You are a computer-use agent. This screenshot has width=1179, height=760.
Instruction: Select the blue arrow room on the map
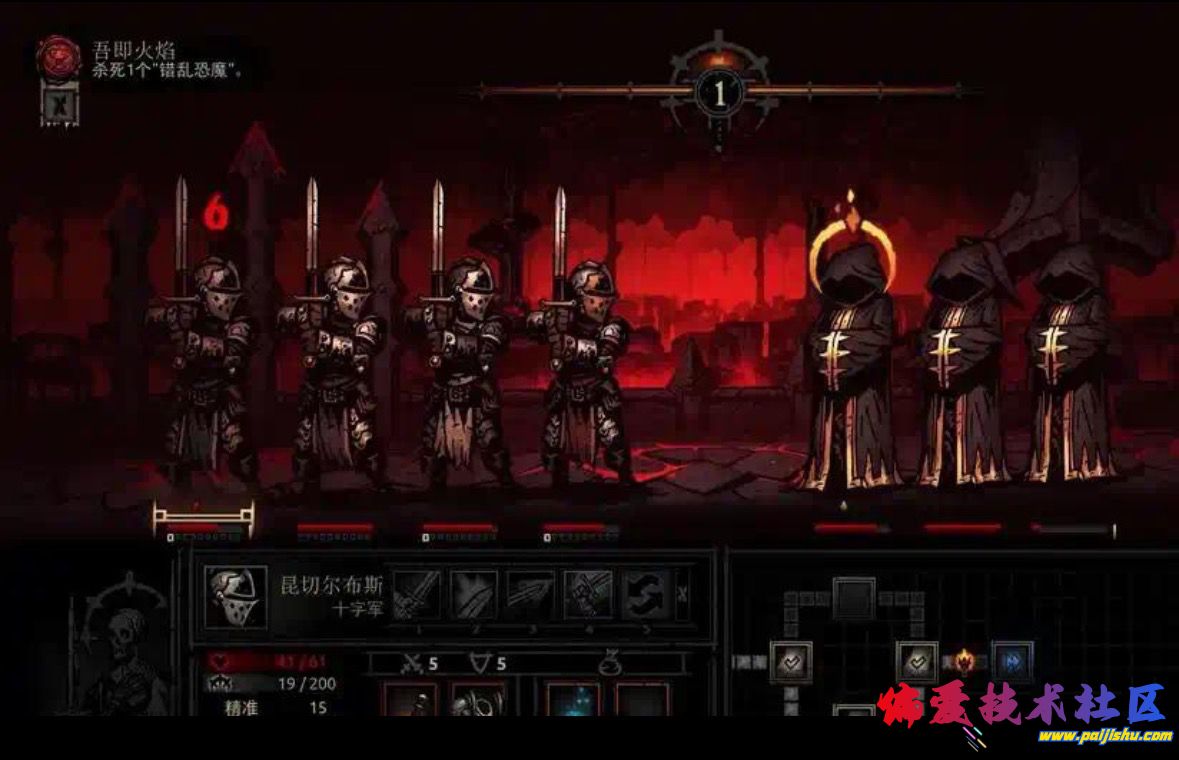[x=1011, y=661]
